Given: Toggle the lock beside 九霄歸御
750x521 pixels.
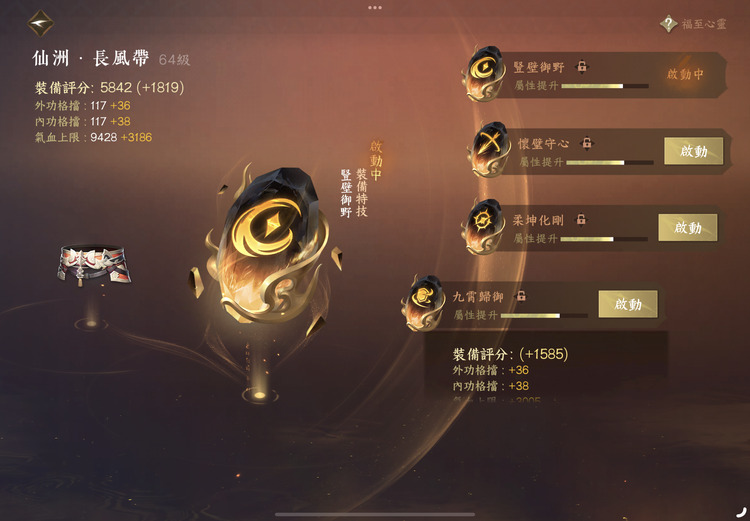Looking at the screenshot, I should pyautogui.click(x=521, y=296).
